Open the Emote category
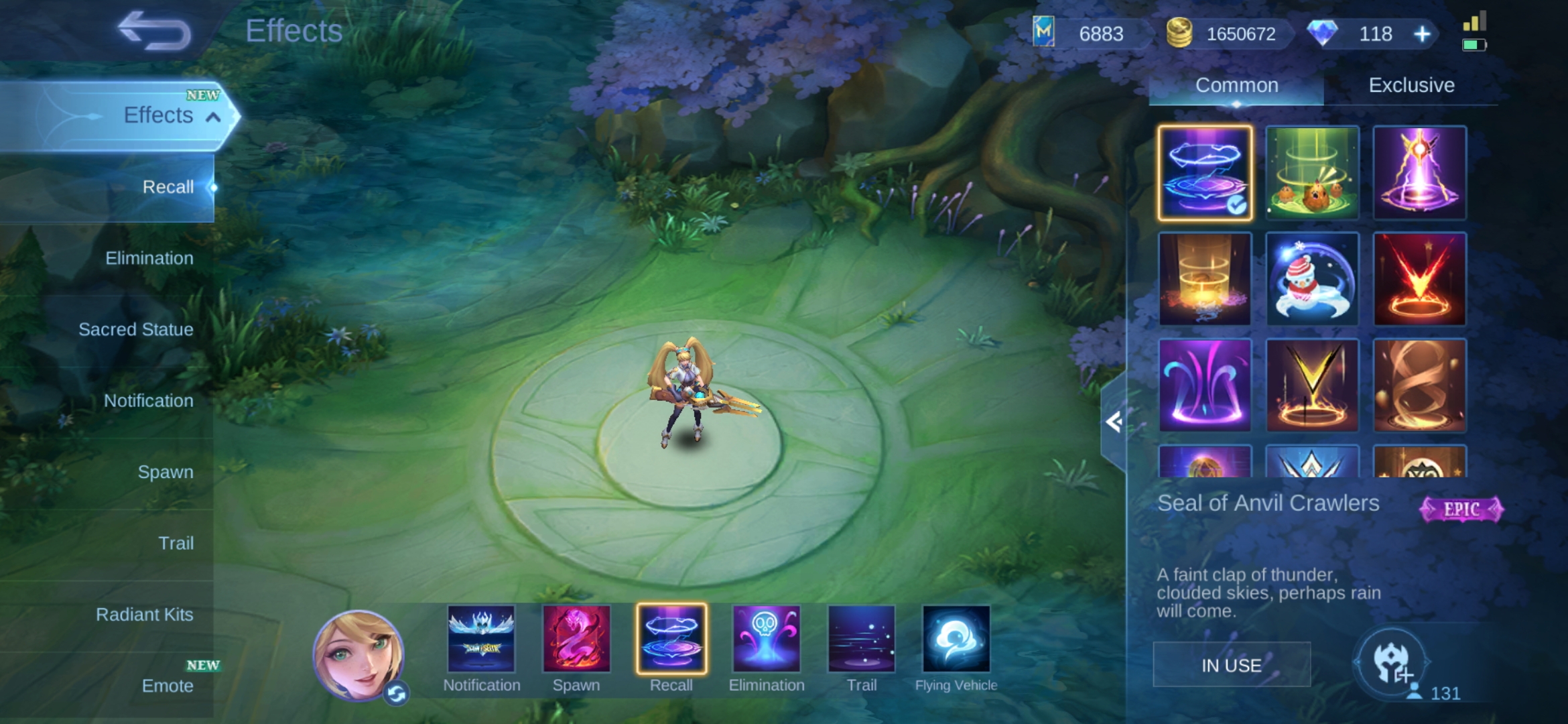This screenshot has width=1568, height=724. click(167, 685)
